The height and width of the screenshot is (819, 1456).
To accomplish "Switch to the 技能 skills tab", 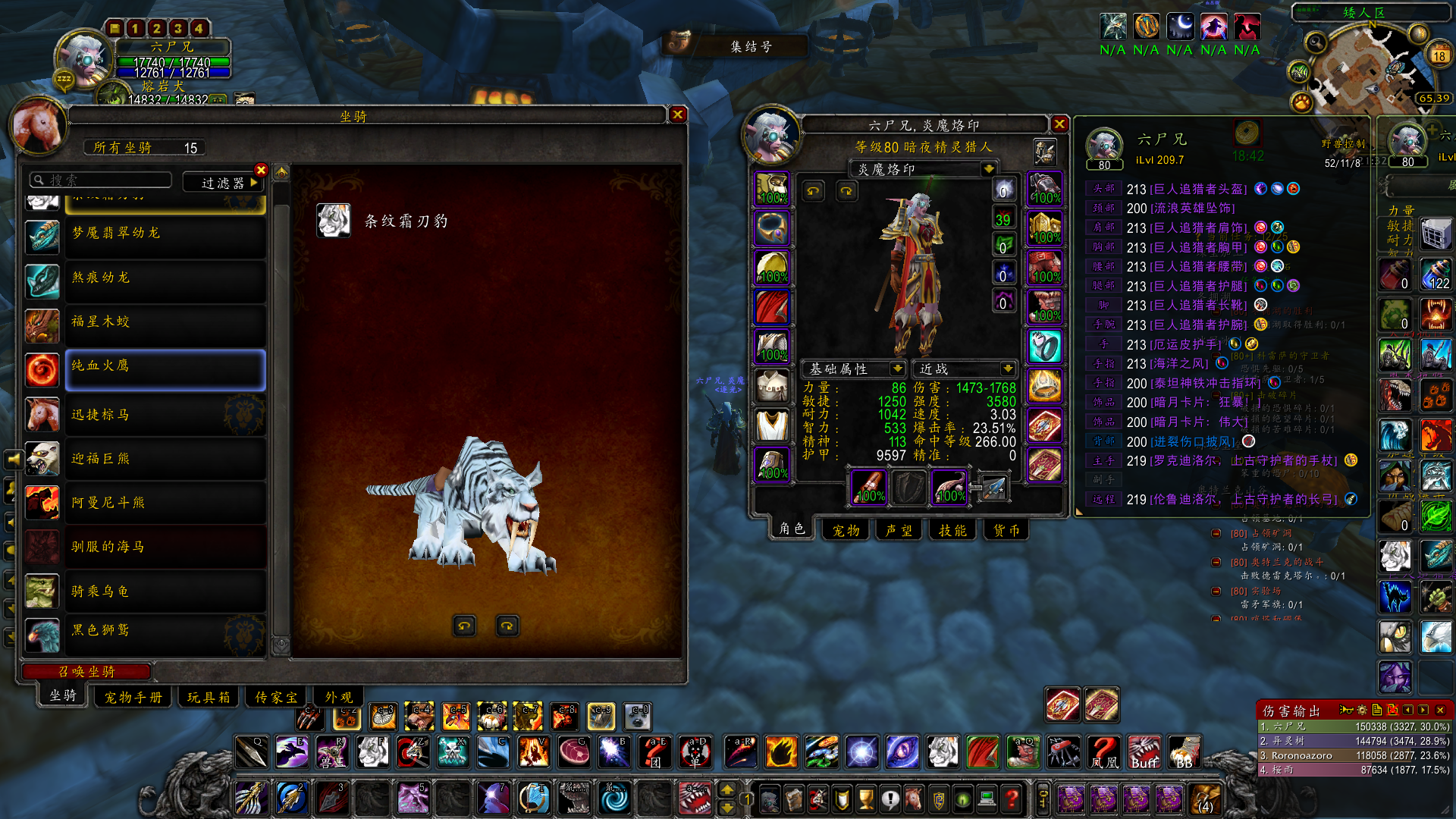I will 952,530.
